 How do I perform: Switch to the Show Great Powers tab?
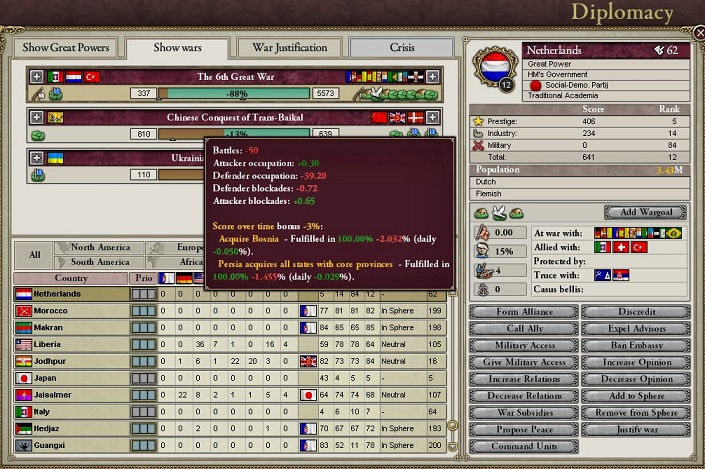click(x=64, y=48)
